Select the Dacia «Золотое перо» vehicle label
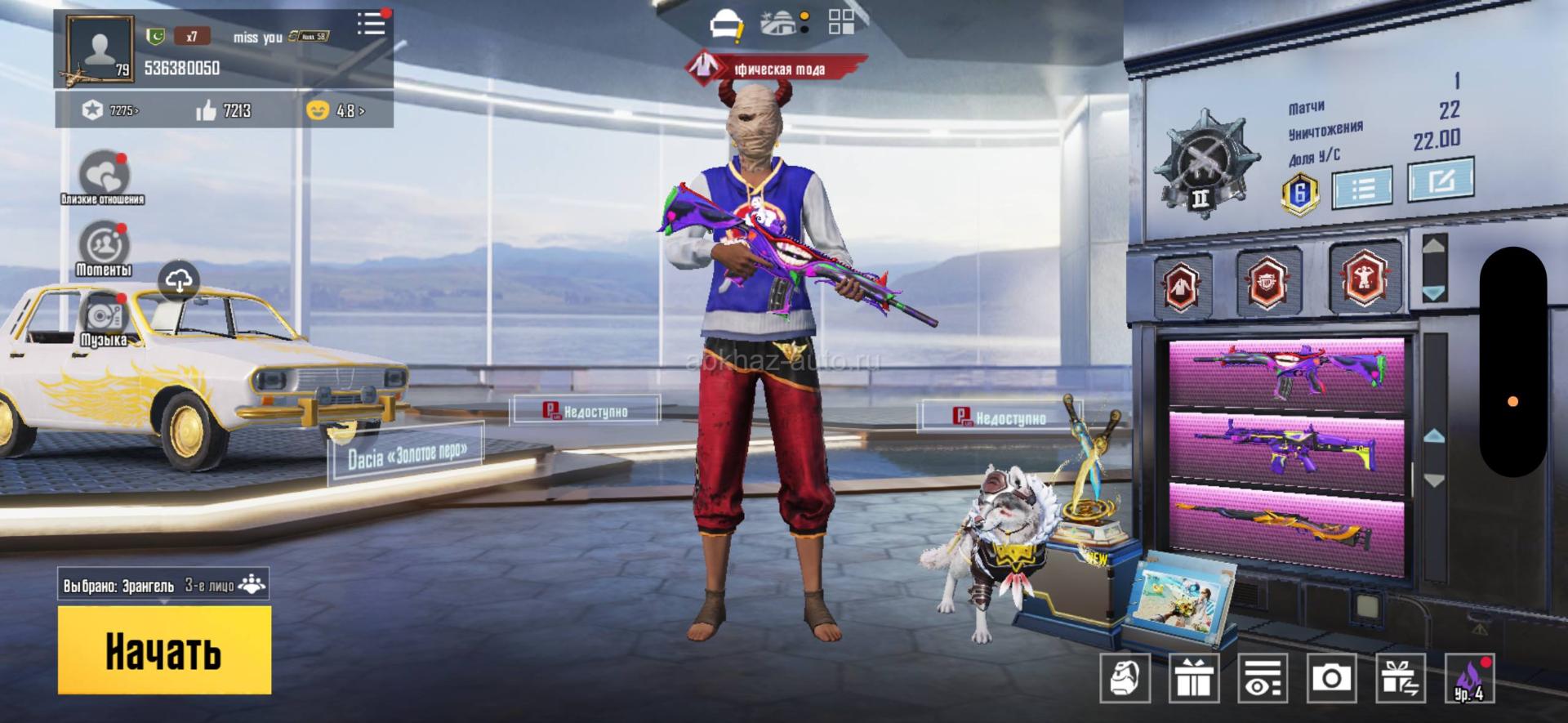Image resolution: width=1568 pixels, height=723 pixels. pyautogui.click(x=406, y=453)
